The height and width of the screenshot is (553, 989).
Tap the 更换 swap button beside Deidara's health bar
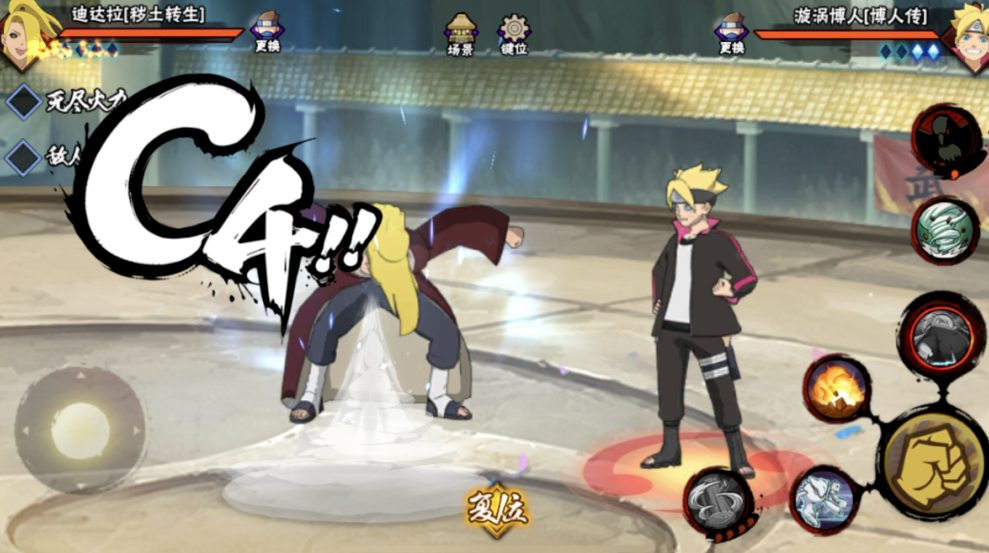[x=267, y=33]
